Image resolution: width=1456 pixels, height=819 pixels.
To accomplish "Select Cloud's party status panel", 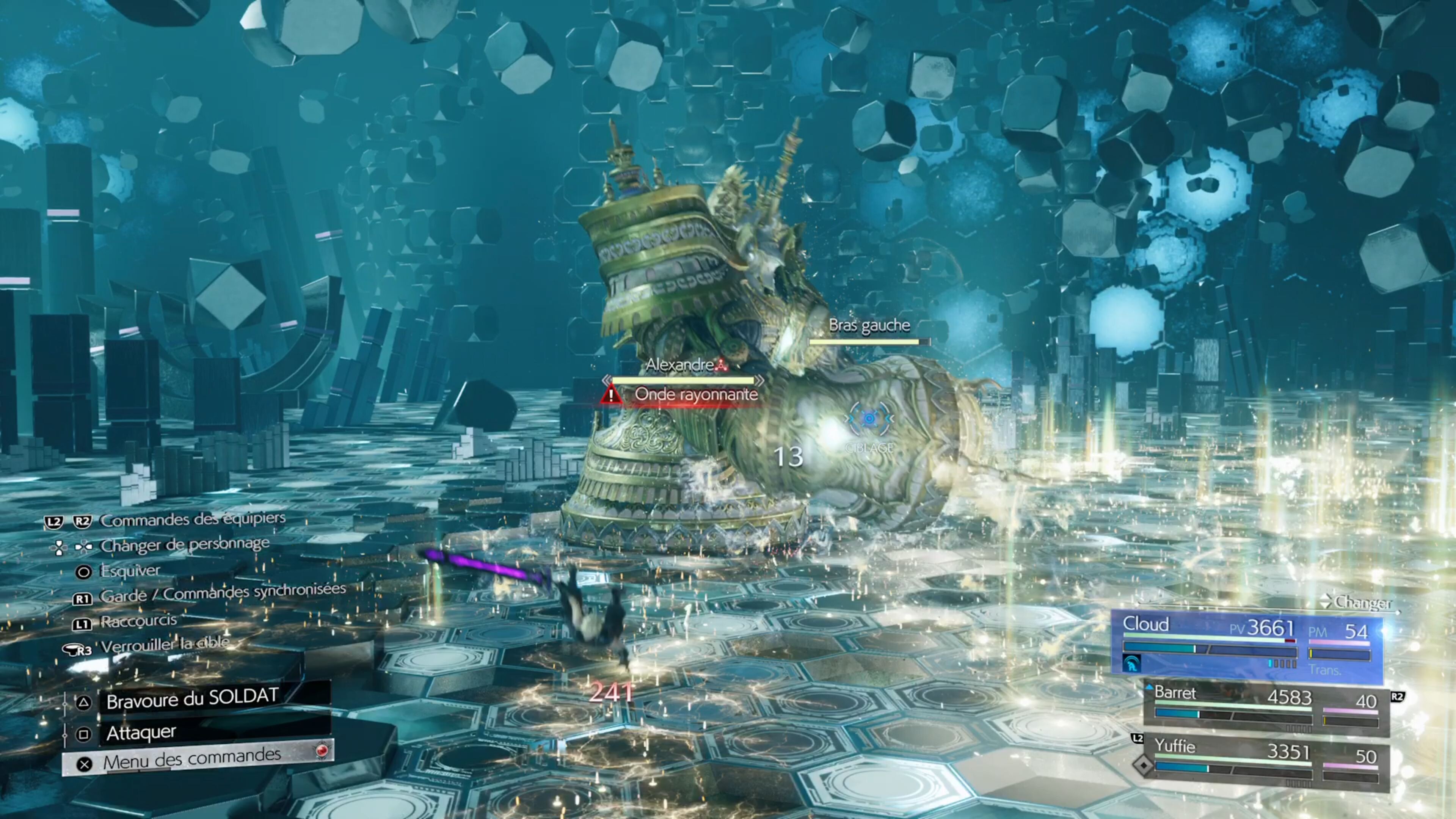I will pos(1246,647).
